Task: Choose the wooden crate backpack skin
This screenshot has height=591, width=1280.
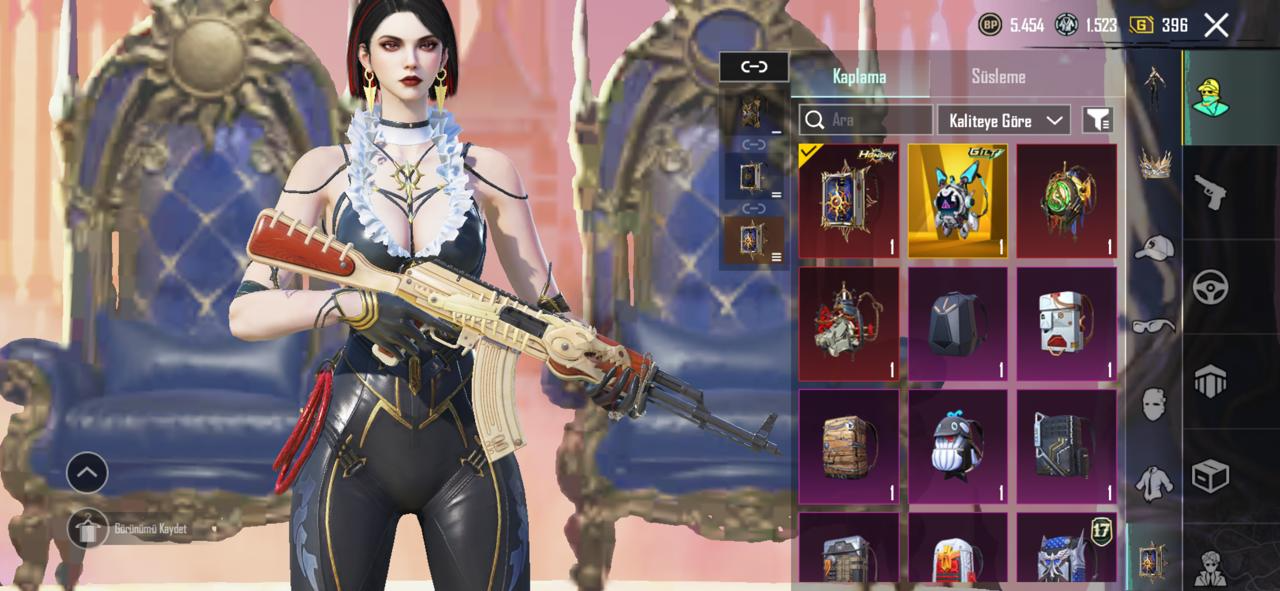Action: coord(848,446)
